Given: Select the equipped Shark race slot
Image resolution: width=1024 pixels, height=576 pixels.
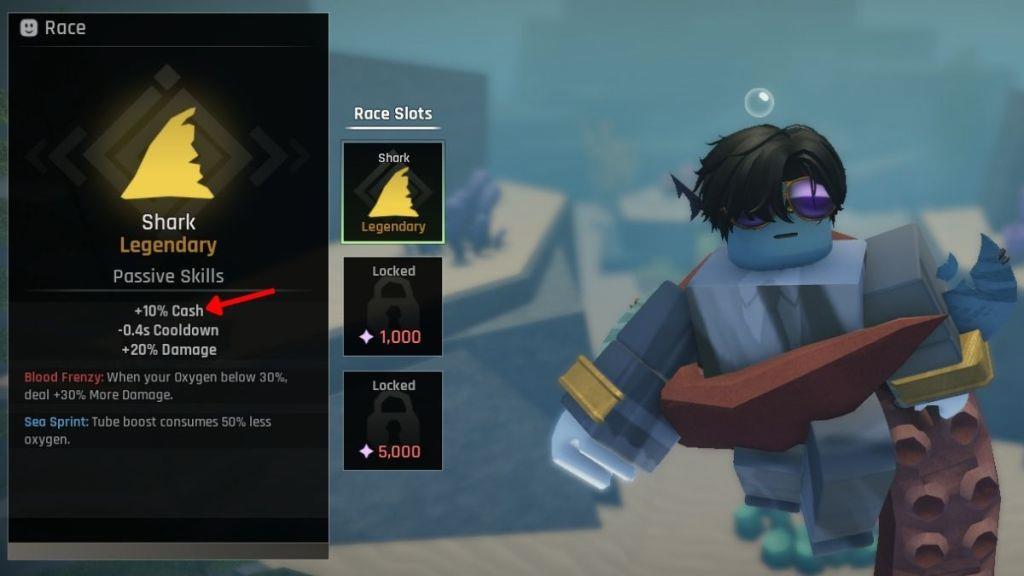Looking at the screenshot, I should pos(393,192).
